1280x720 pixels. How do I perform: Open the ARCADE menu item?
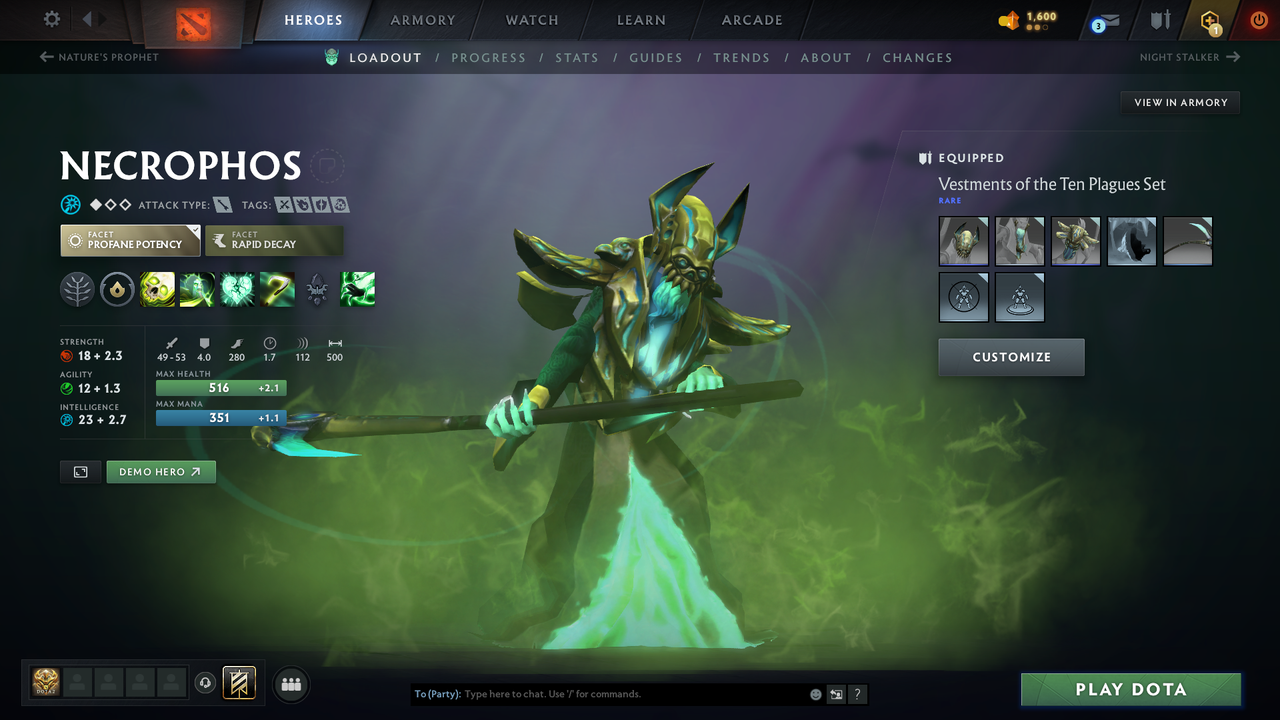(751, 20)
